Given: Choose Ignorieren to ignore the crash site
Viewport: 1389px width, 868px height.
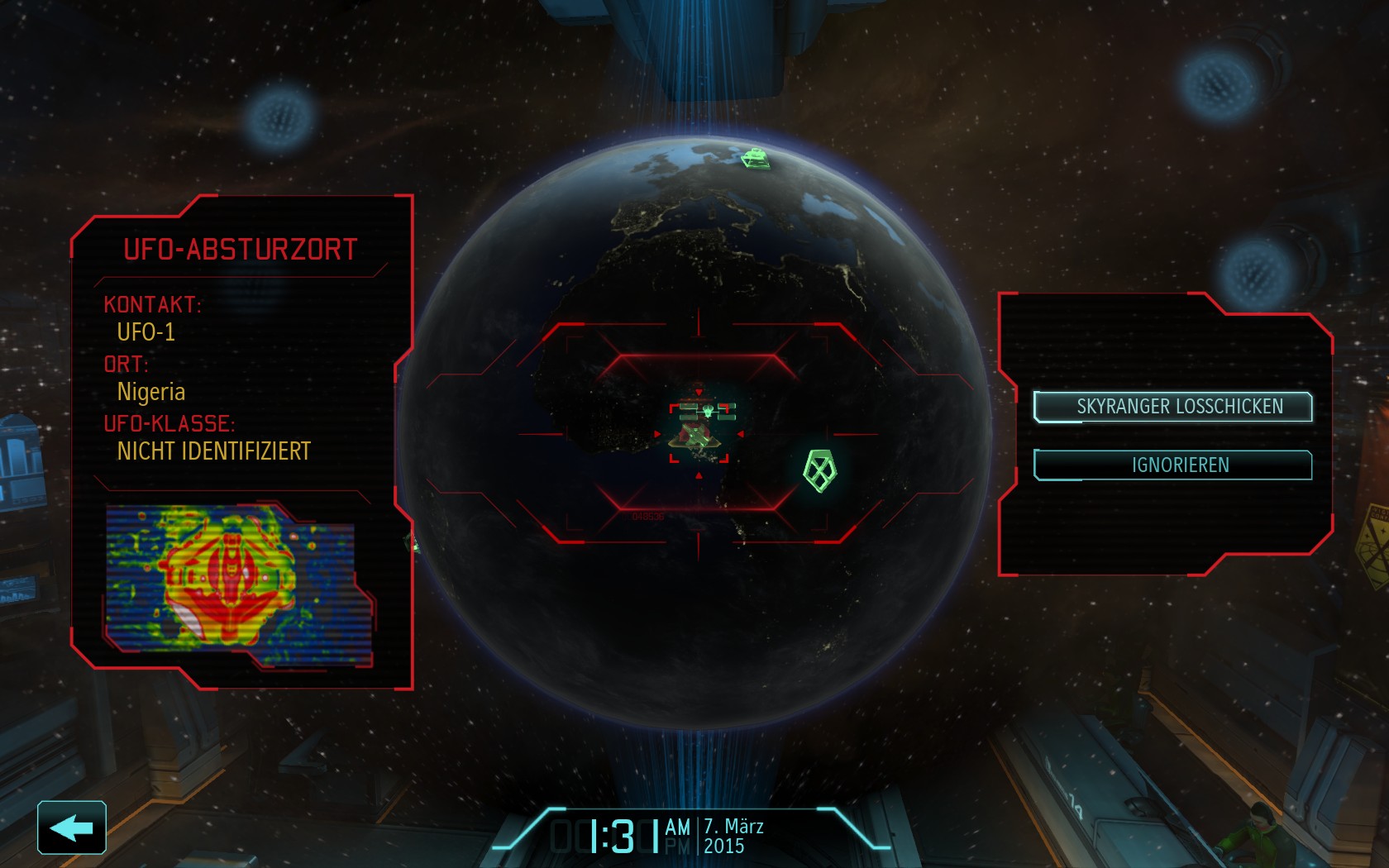Looking at the screenshot, I should click(1172, 465).
